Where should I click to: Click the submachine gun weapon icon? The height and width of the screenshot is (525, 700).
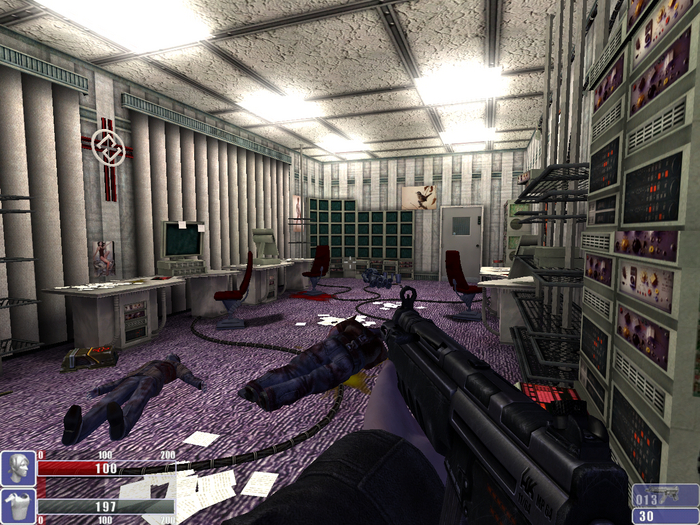click(666, 494)
